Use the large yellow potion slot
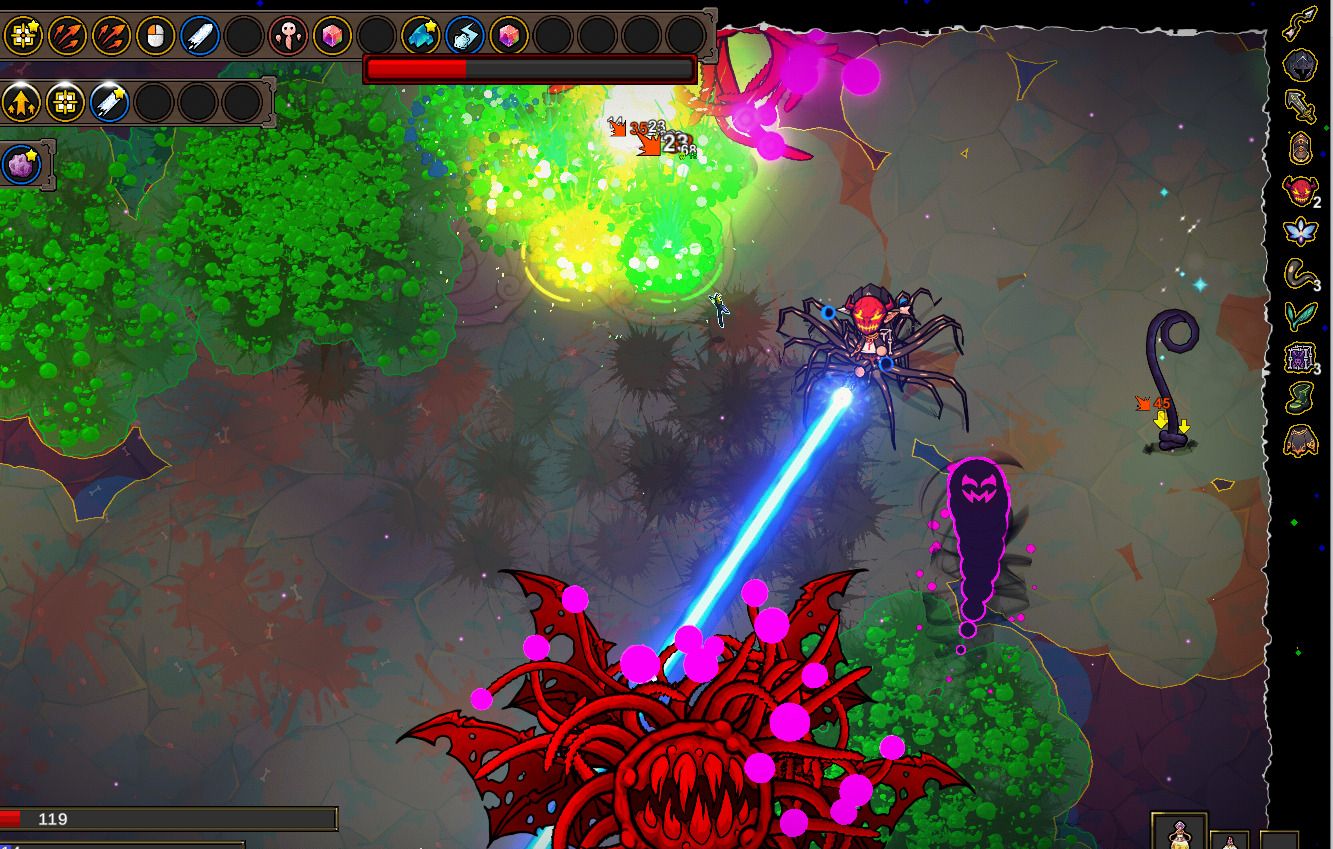The image size is (1333, 849). (x=1179, y=833)
